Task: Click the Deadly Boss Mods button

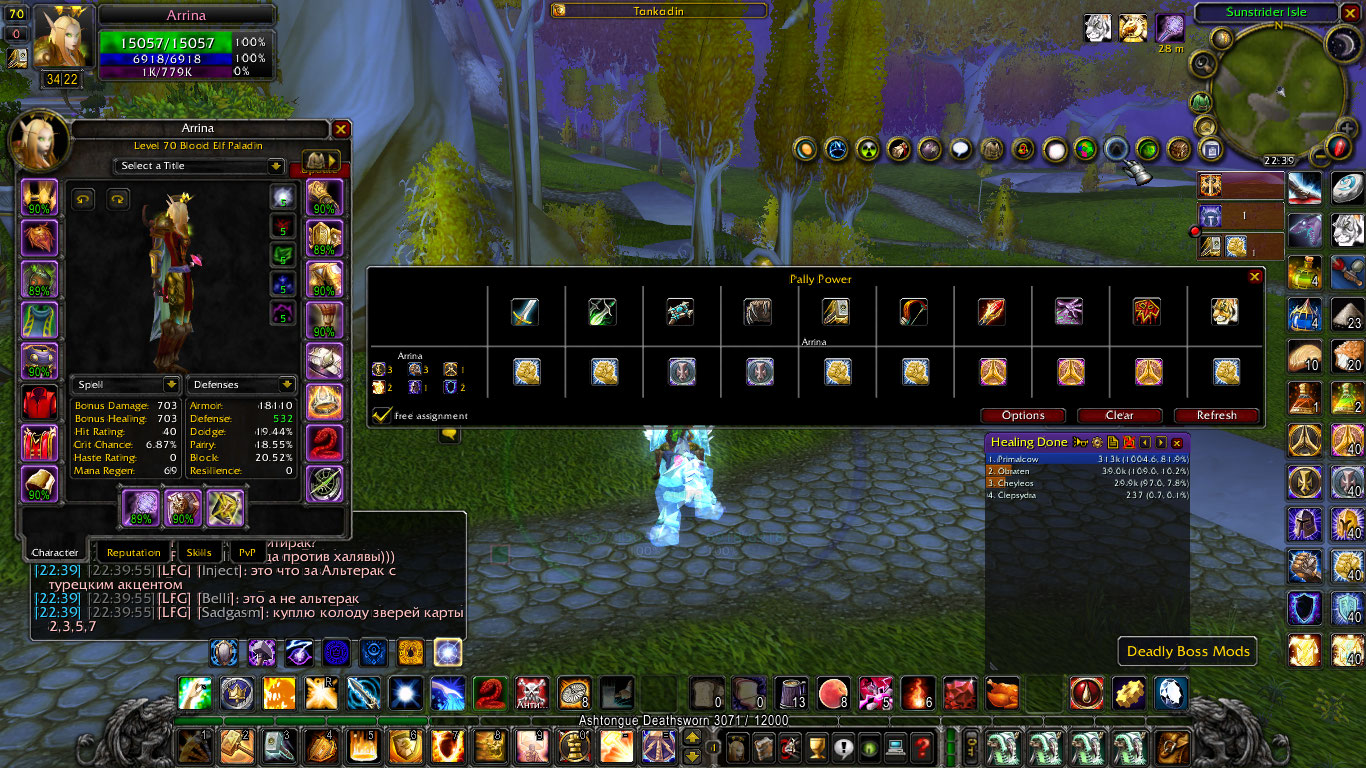Action: 1188,651
